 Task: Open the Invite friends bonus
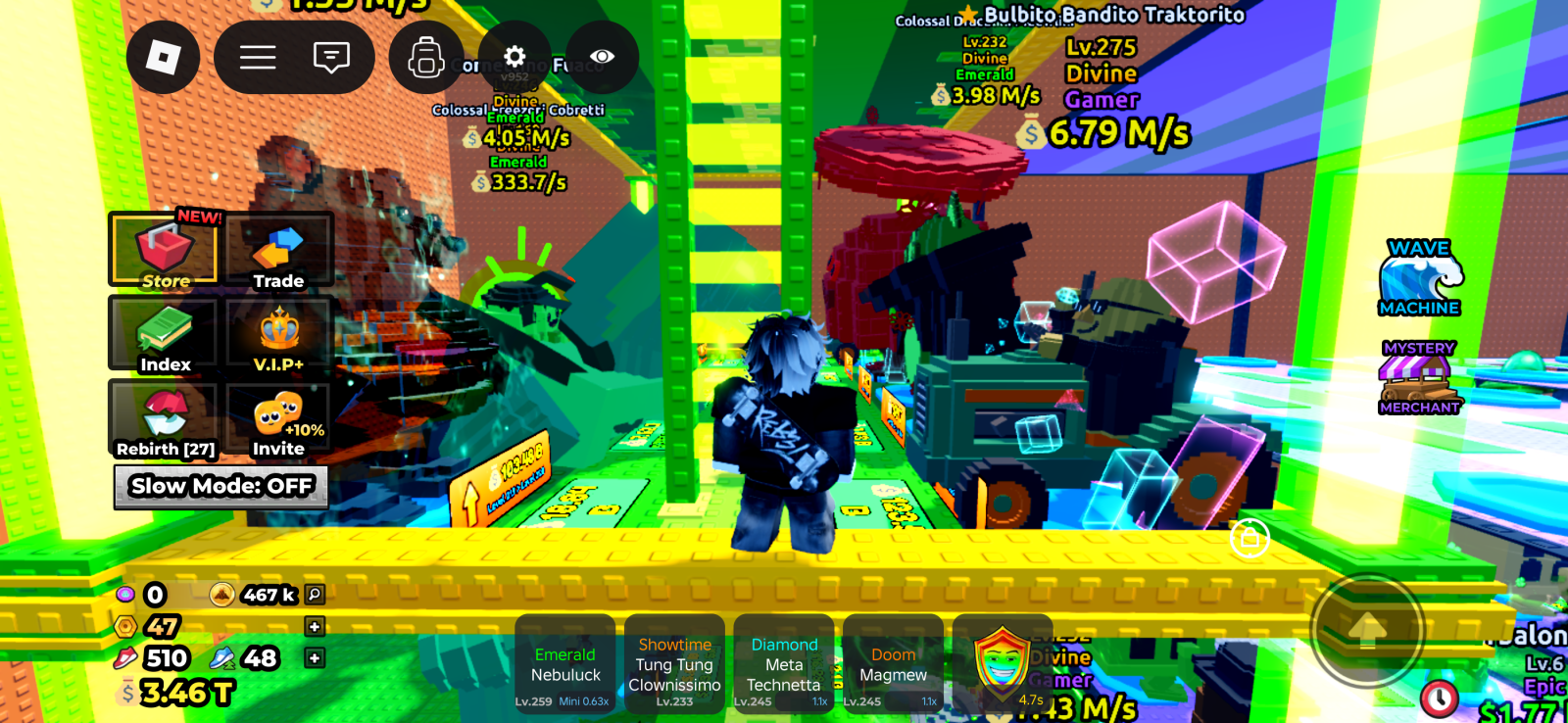tap(279, 420)
